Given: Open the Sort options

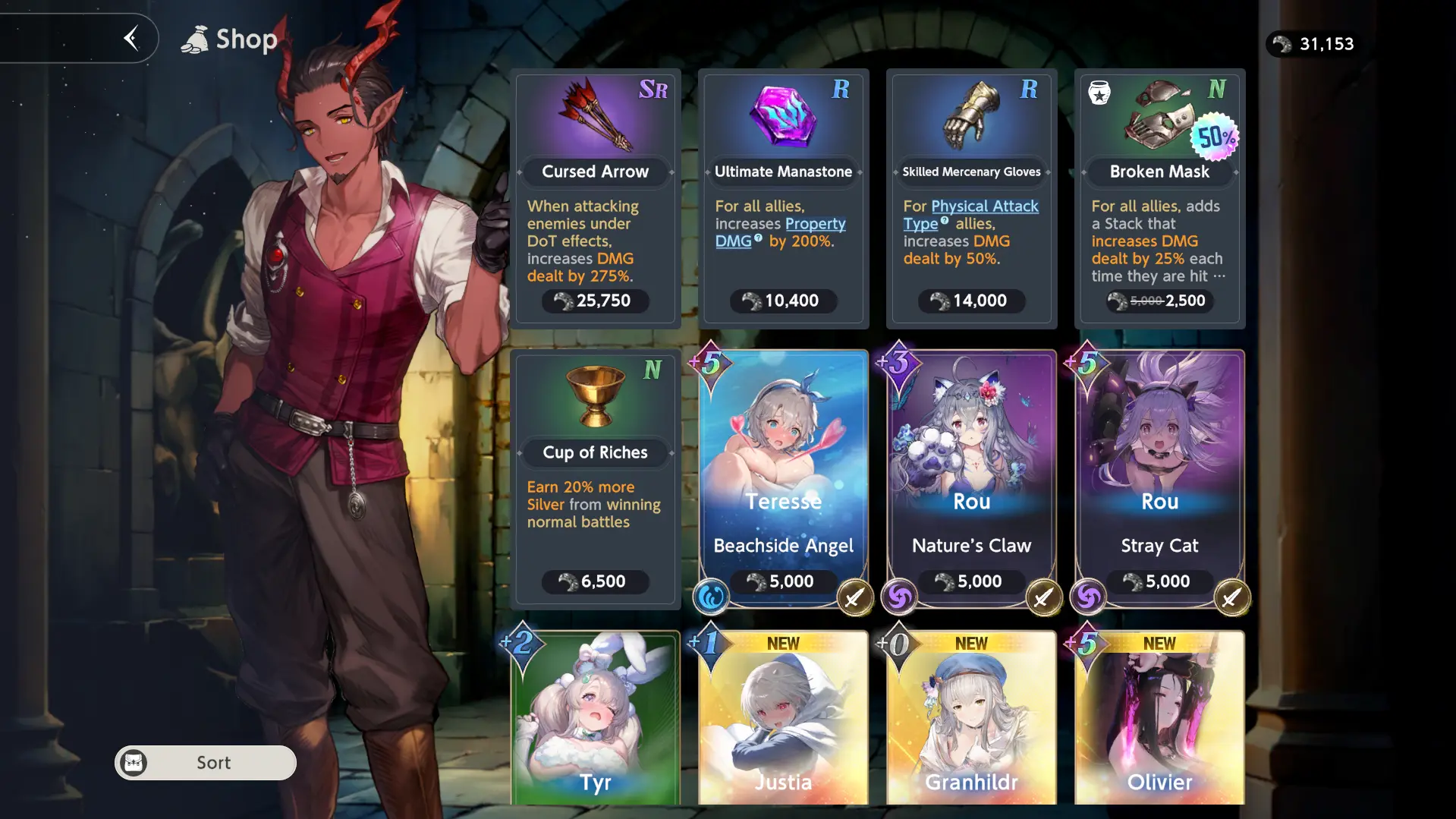Looking at the screenshot, I should [206, 762].
